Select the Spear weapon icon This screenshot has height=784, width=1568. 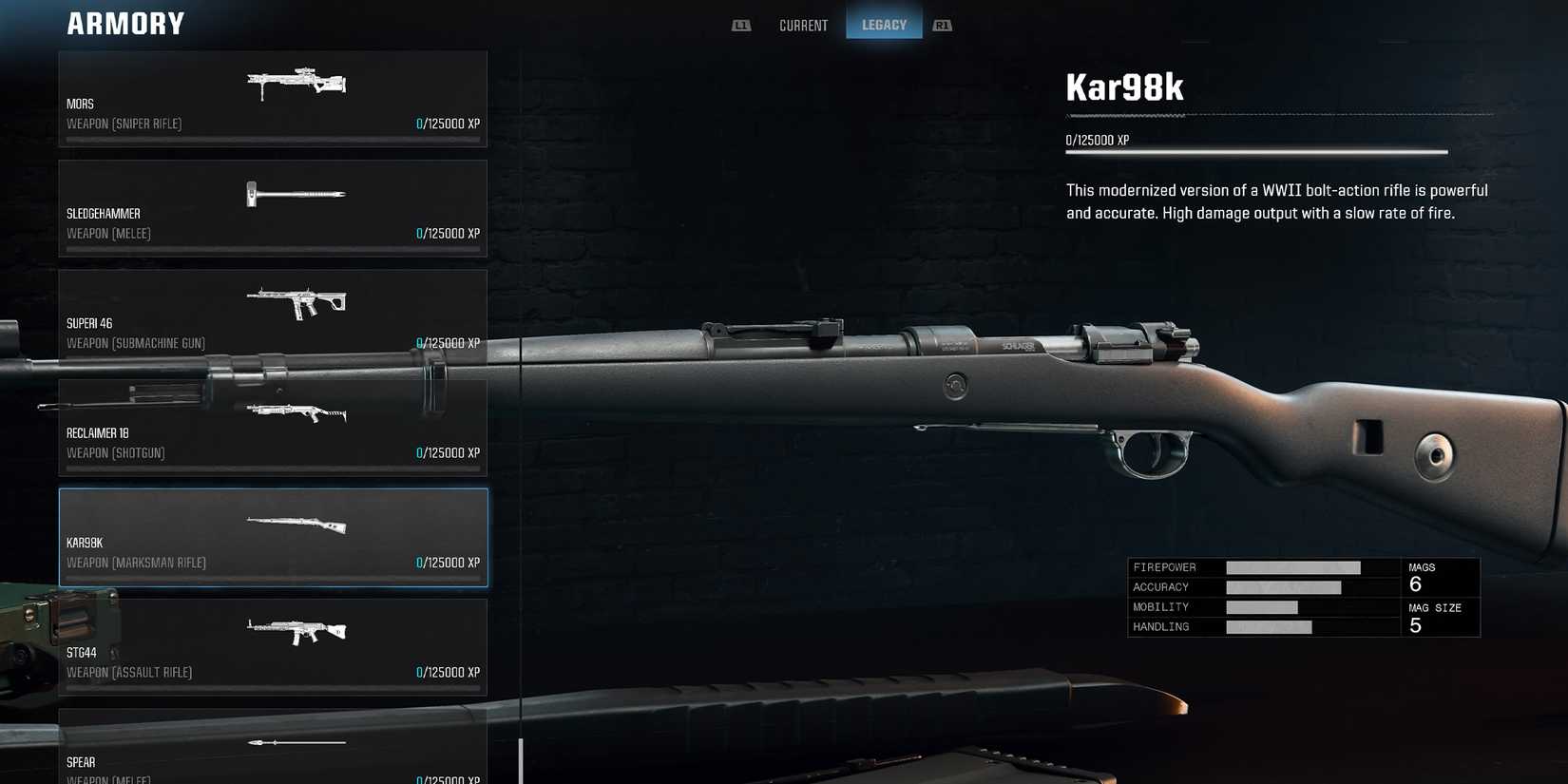point(296,742)
